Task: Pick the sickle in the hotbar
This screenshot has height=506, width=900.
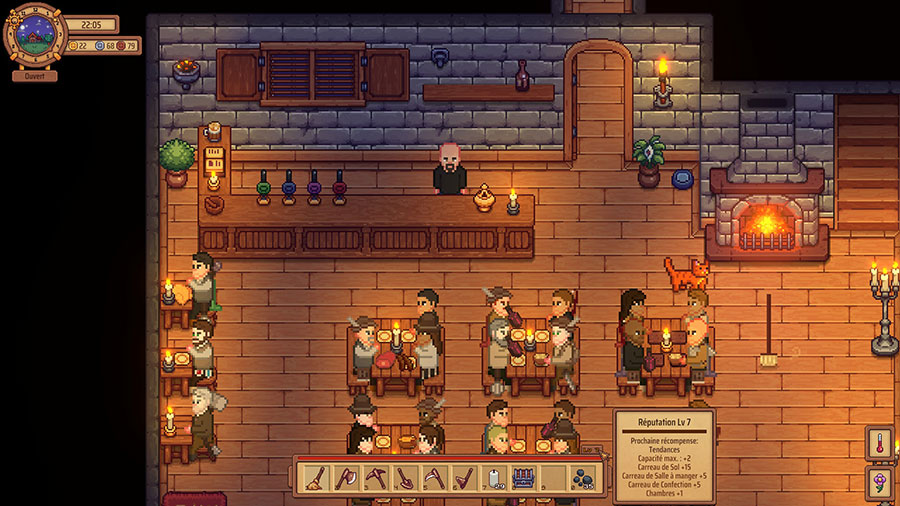Action: 433,477
